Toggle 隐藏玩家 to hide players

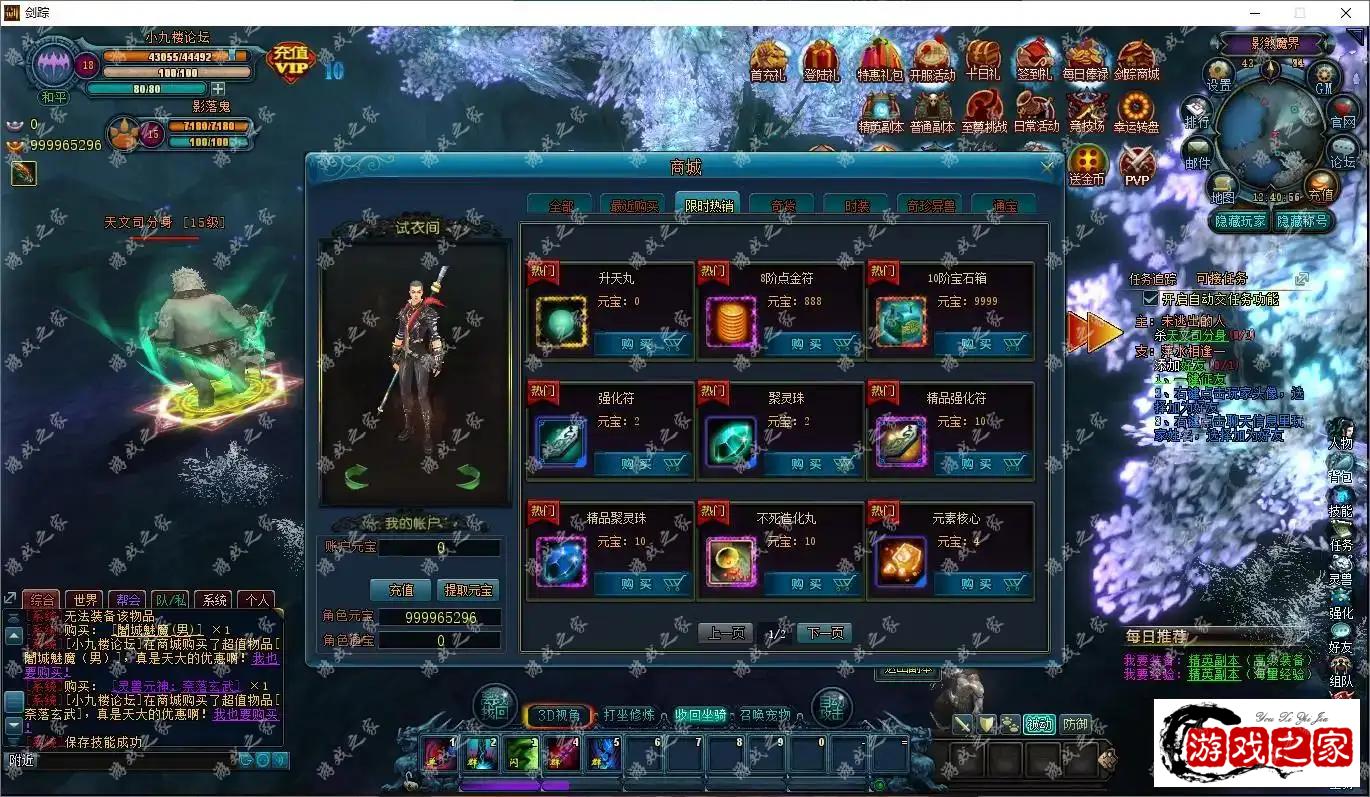tap(1240, 221)
